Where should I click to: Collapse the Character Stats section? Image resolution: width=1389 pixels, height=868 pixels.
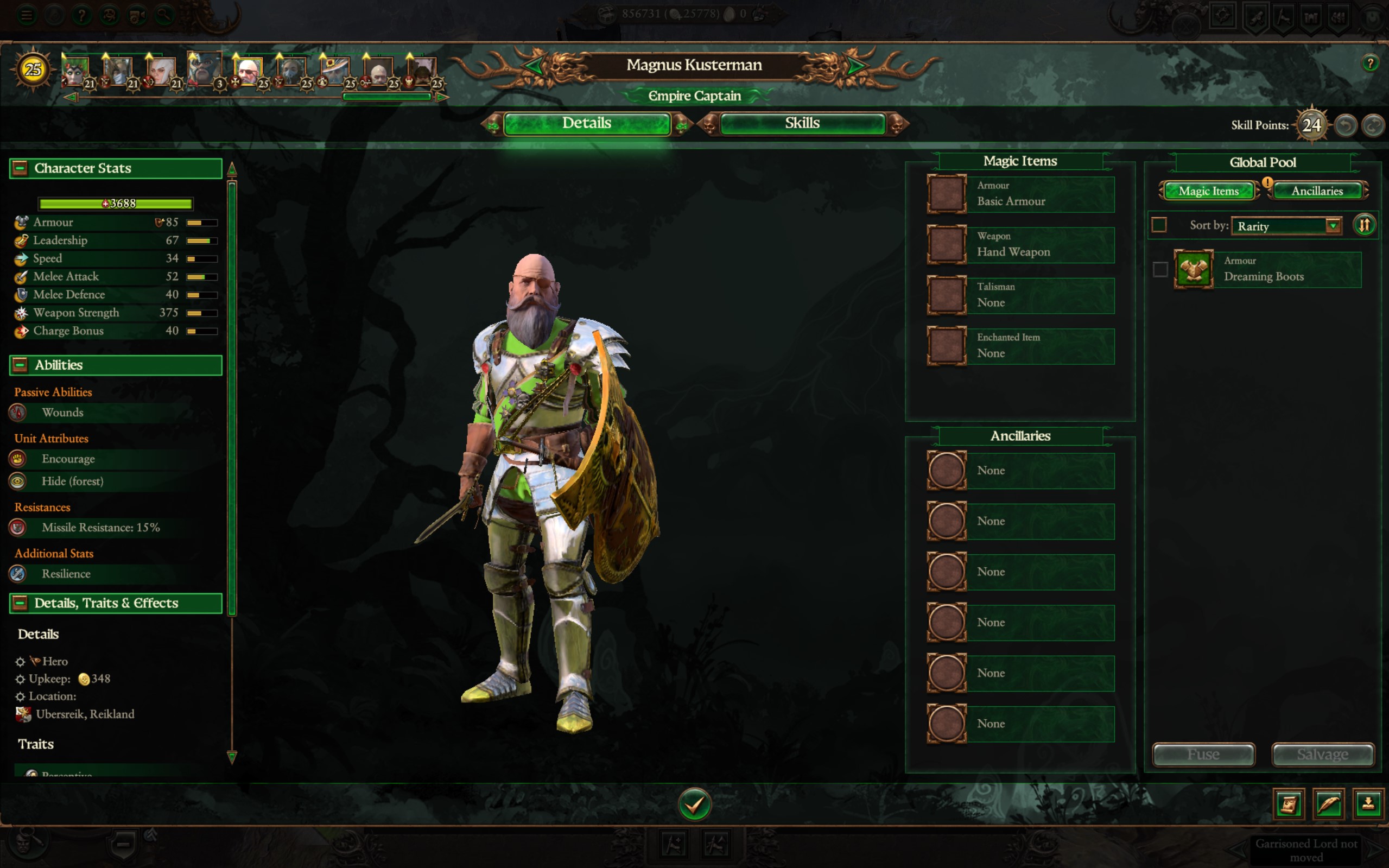pyautogui.click(x=21, y=168)
